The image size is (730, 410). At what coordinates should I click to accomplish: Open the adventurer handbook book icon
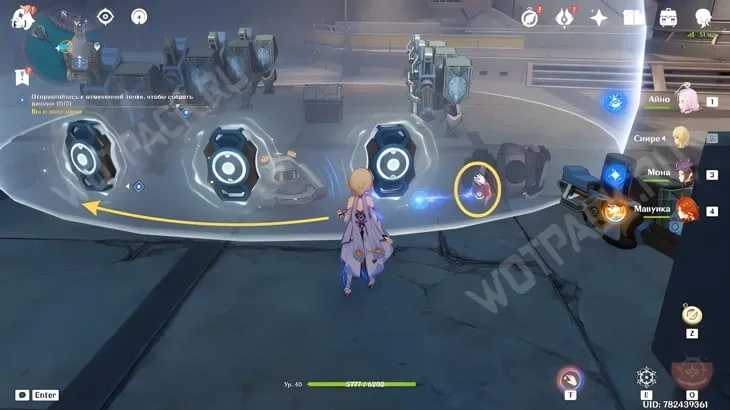pyautogui.click(x=633, y=17)
